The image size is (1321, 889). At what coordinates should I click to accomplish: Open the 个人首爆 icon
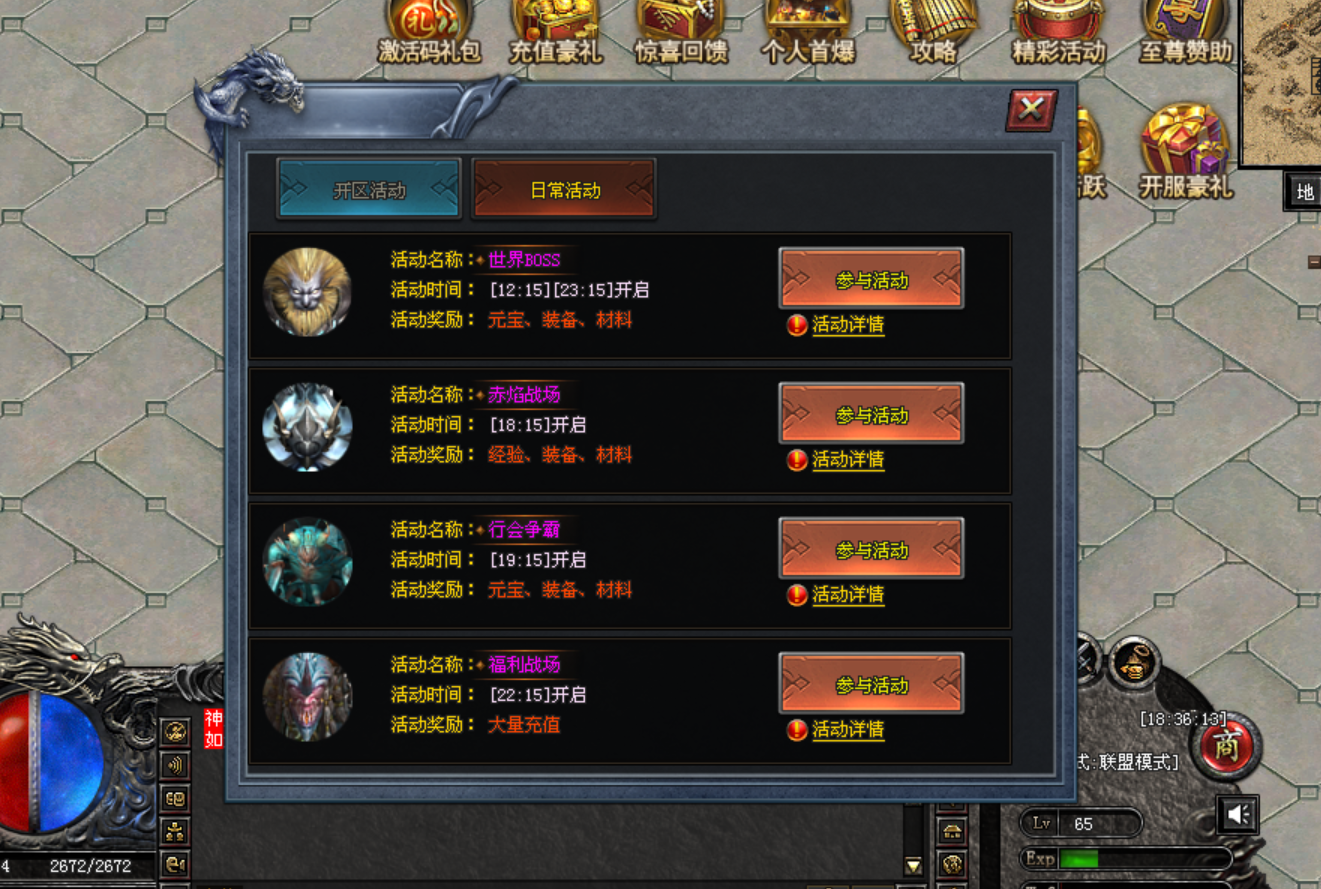[808, 30]
